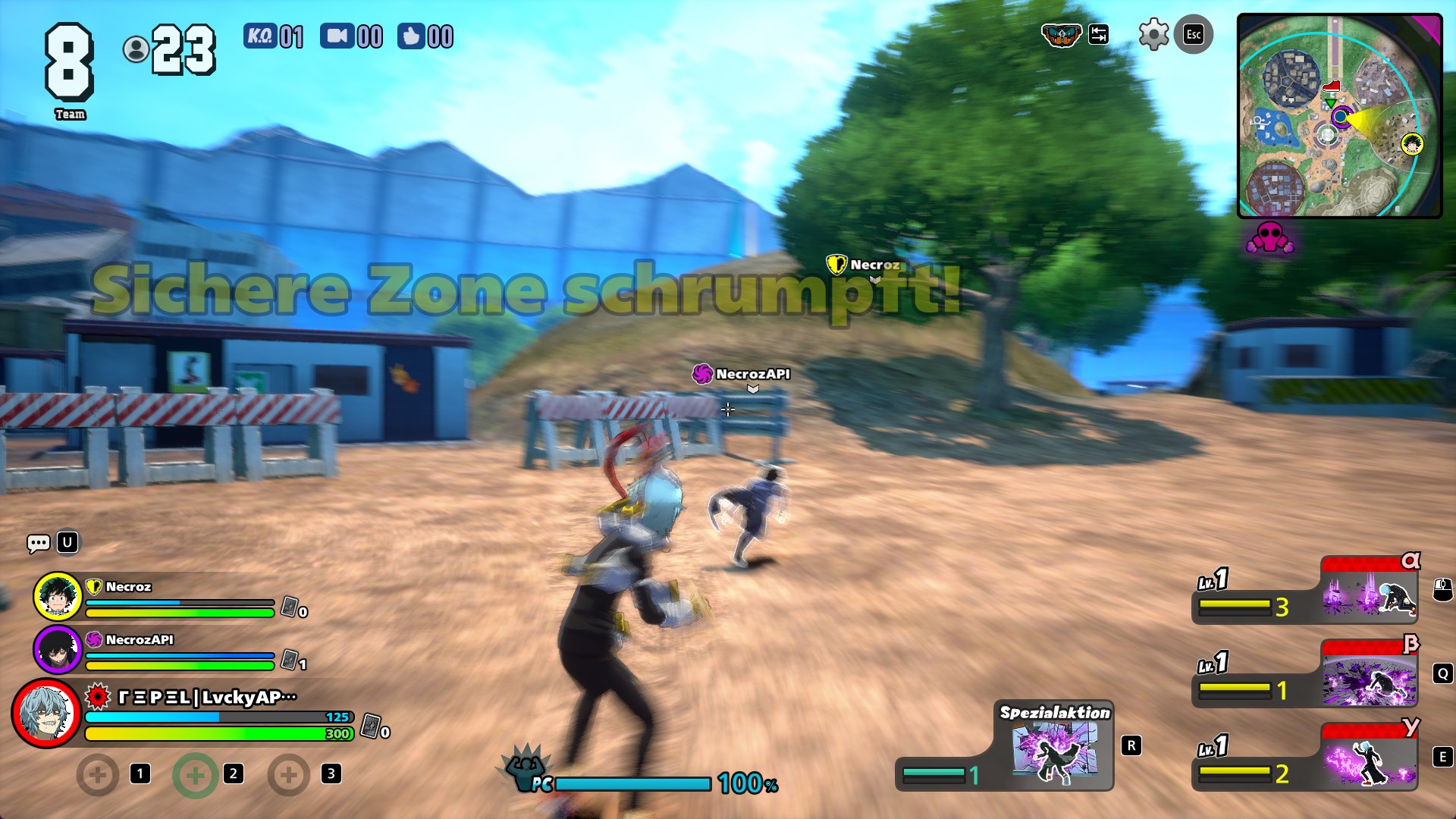Select teammate Necroz portrait
Viewport: 1456px width, 819px height.
pyautogui.click(x=58, y=597)
